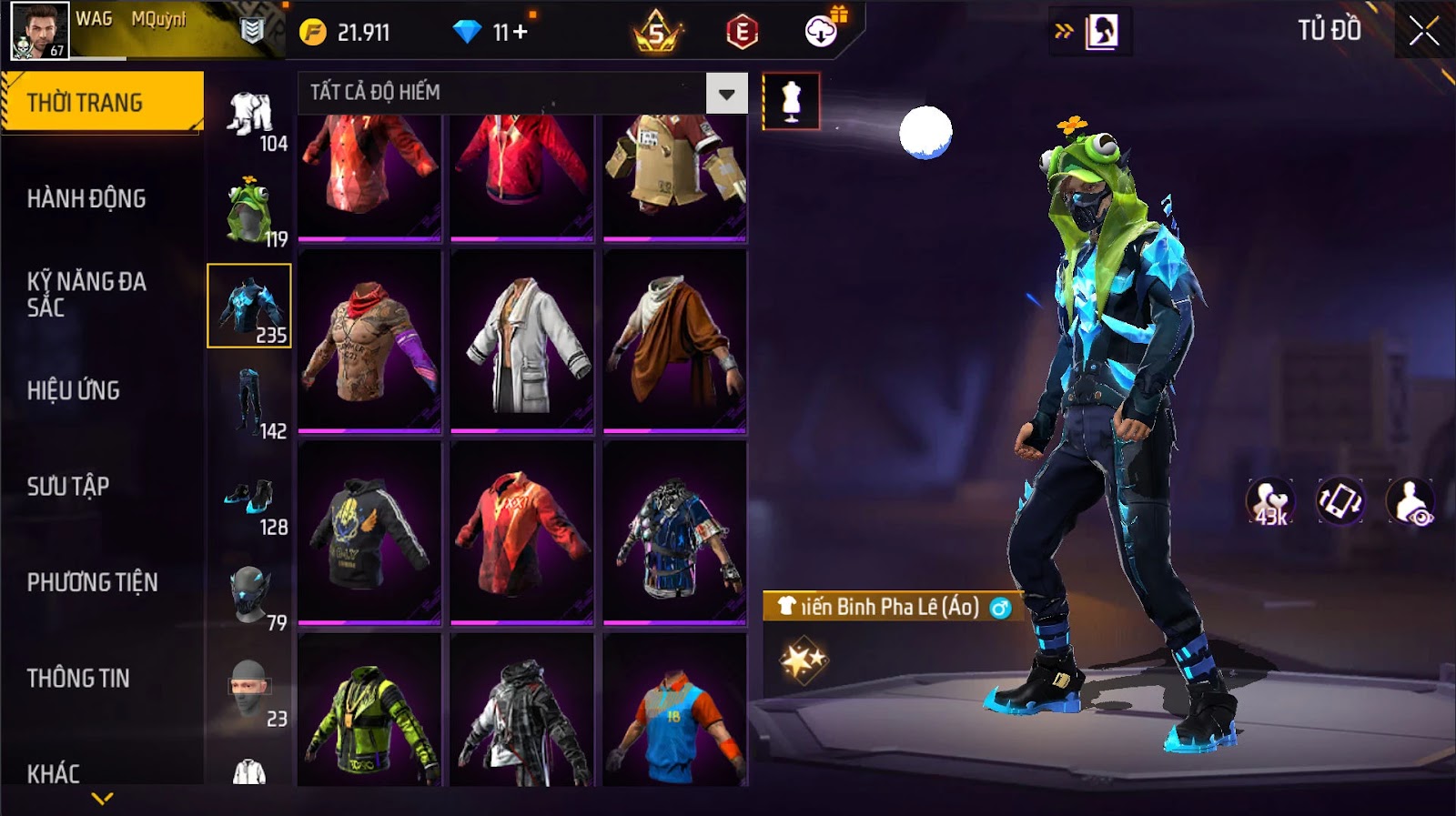Open the Sưu Tập section
This screenshot has width=1456, height=816.
(x=68, y=486)
